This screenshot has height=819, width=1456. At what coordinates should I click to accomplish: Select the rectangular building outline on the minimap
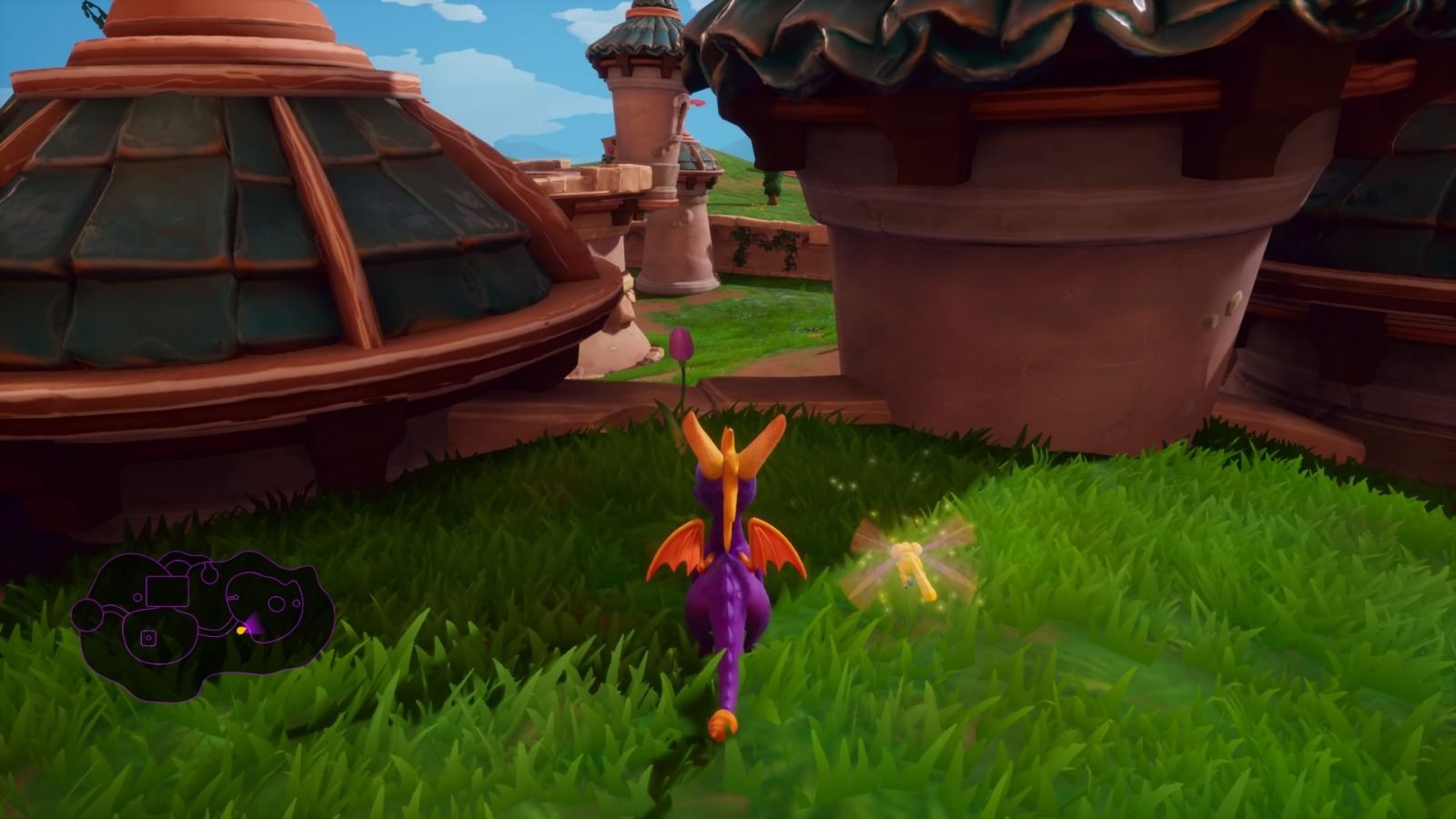point(167,591)
